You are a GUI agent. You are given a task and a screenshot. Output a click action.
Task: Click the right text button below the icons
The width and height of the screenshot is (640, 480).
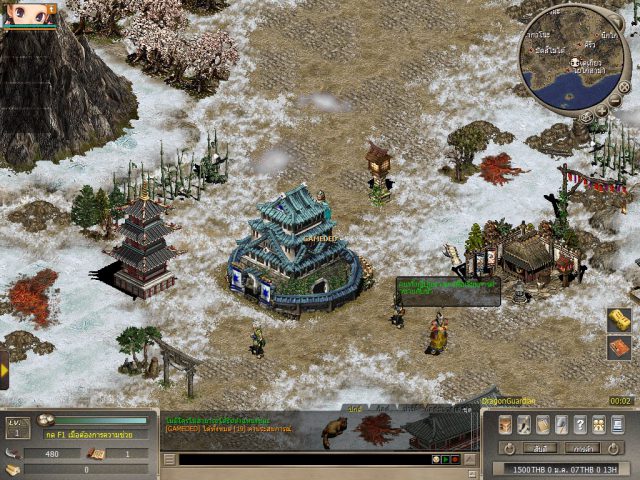[x=582, y=447]
